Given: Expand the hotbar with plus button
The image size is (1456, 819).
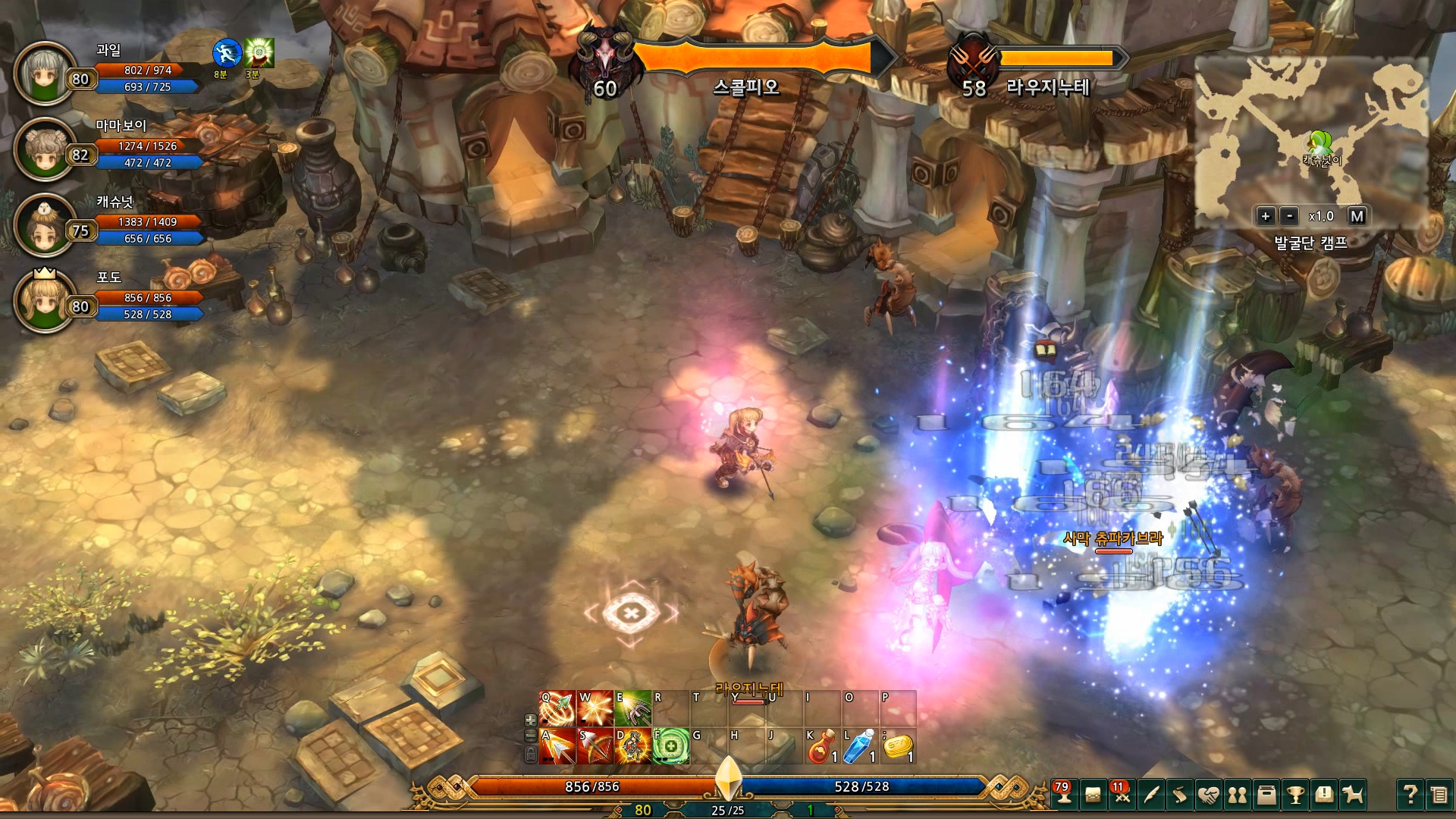Looking at the screenshot, I should click(x=531, y=720).
